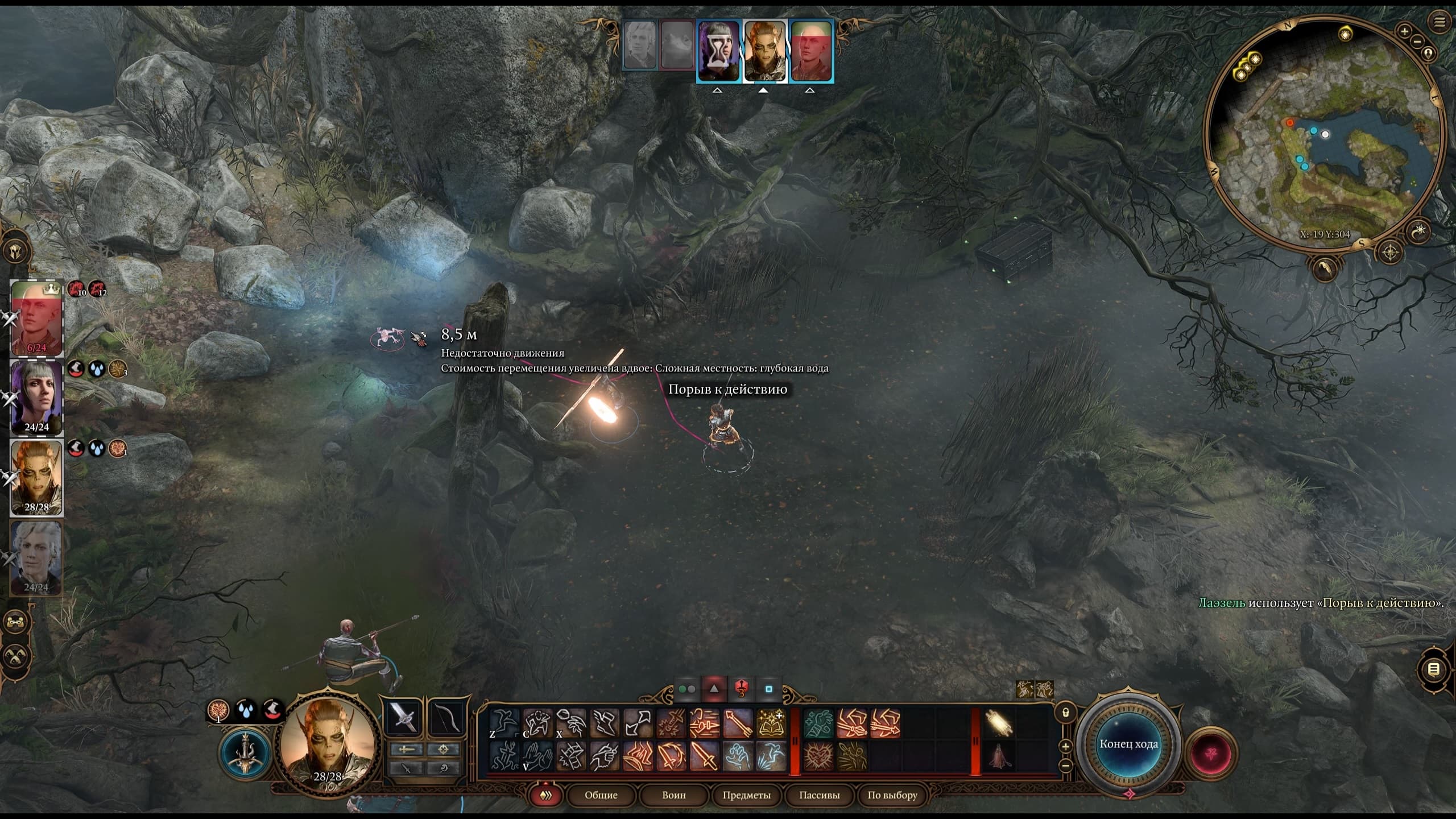1456x819 pixels.
Task: Select Astarion's white-haired party portrait
Action: point(36,556)
